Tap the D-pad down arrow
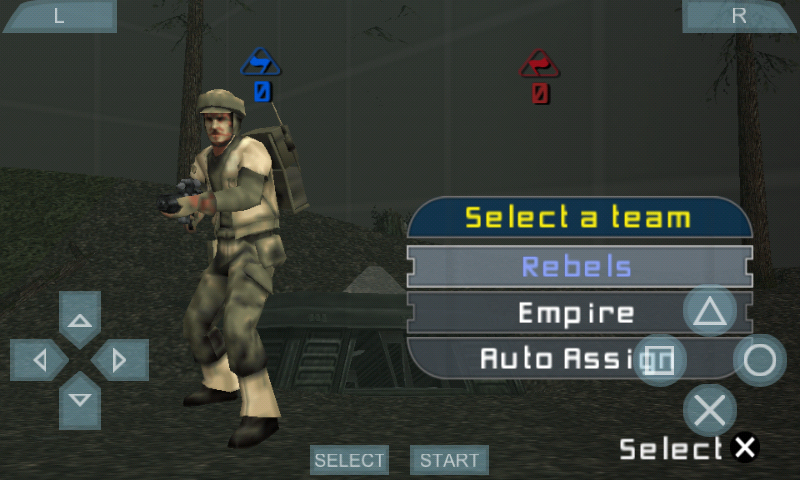This screenshot has width=800, height=480. click(x=80, y=399)
